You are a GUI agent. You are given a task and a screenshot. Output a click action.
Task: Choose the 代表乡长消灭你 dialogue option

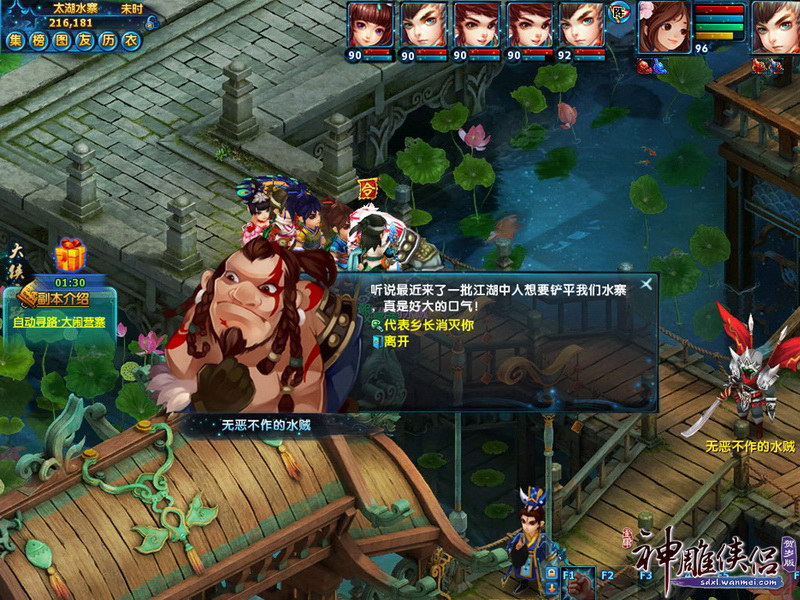pos(430,325)
